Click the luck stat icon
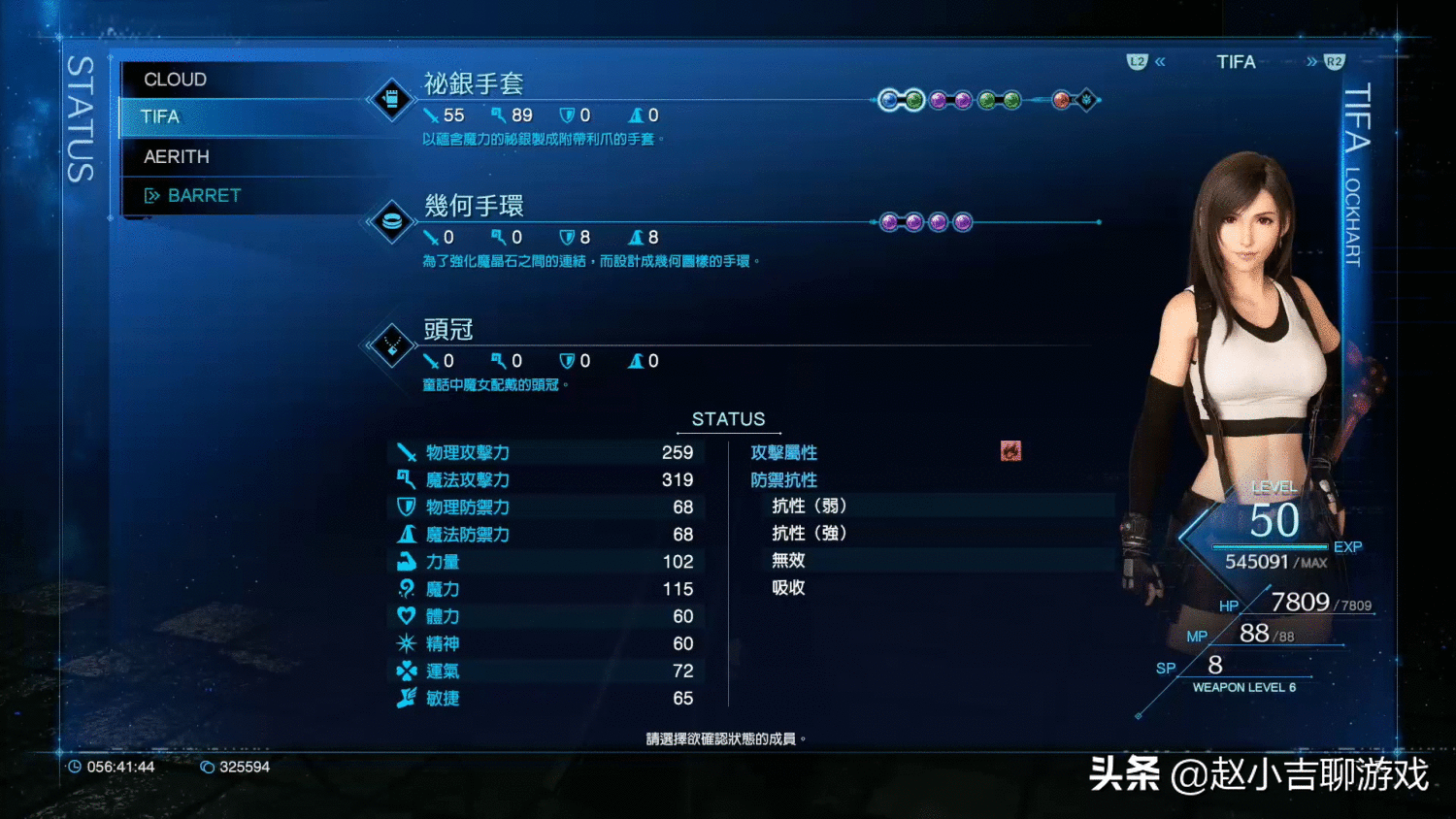The width and height of the screenshot is (1456, 819). point(408,671)
